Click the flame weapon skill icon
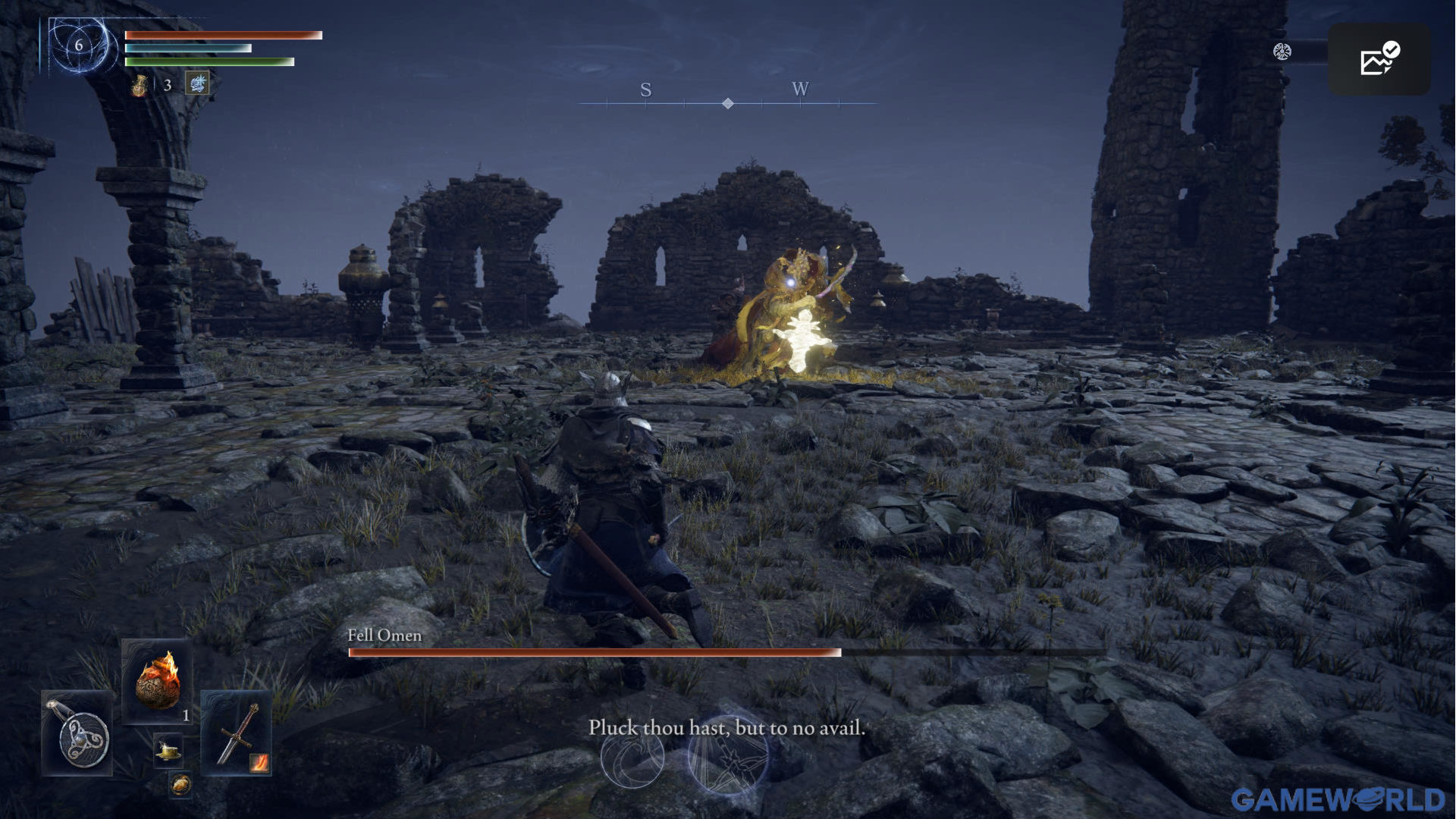This screenshot has width=1456, height=819. 259,763
